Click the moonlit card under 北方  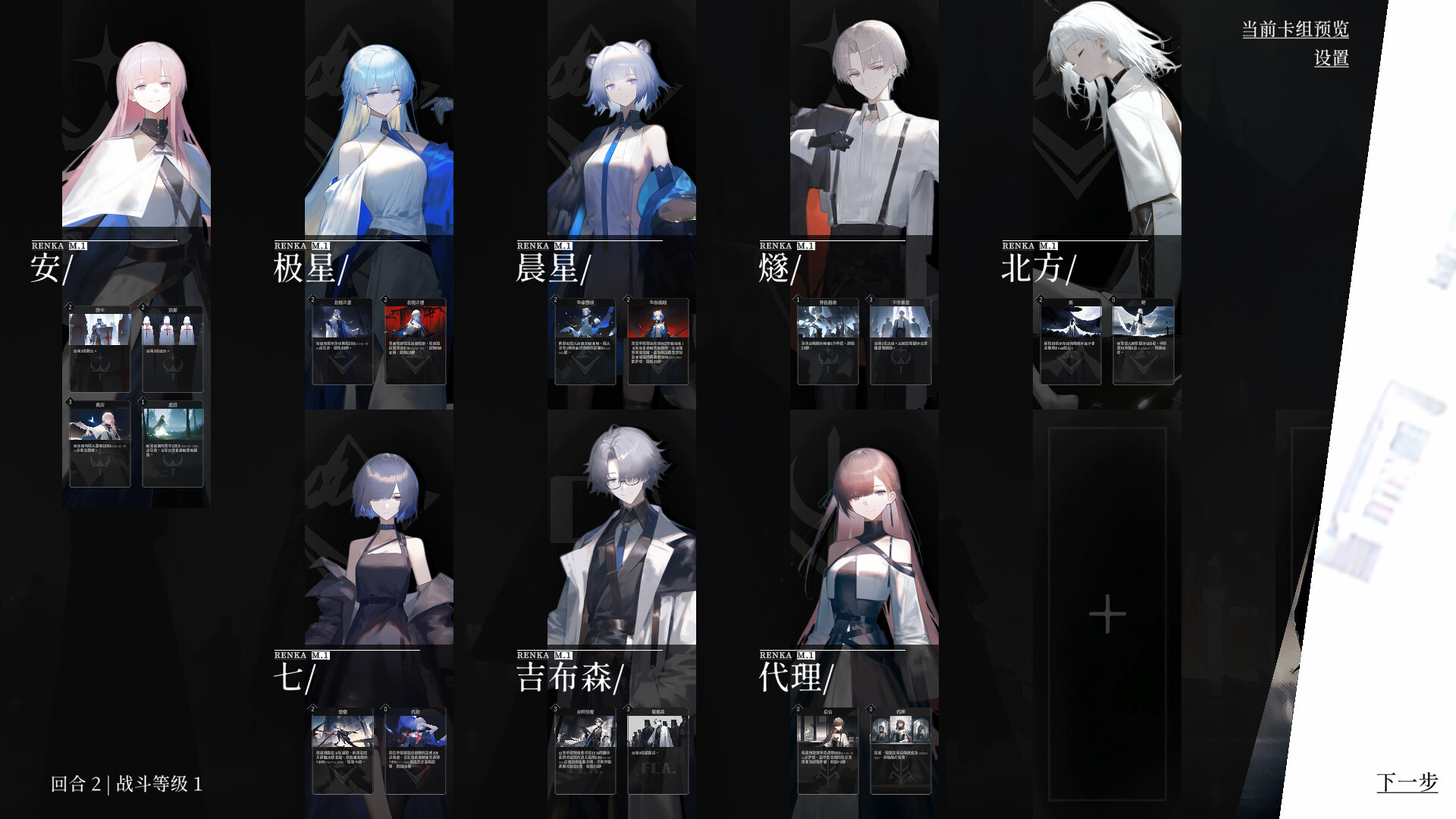click(1070, 341)
